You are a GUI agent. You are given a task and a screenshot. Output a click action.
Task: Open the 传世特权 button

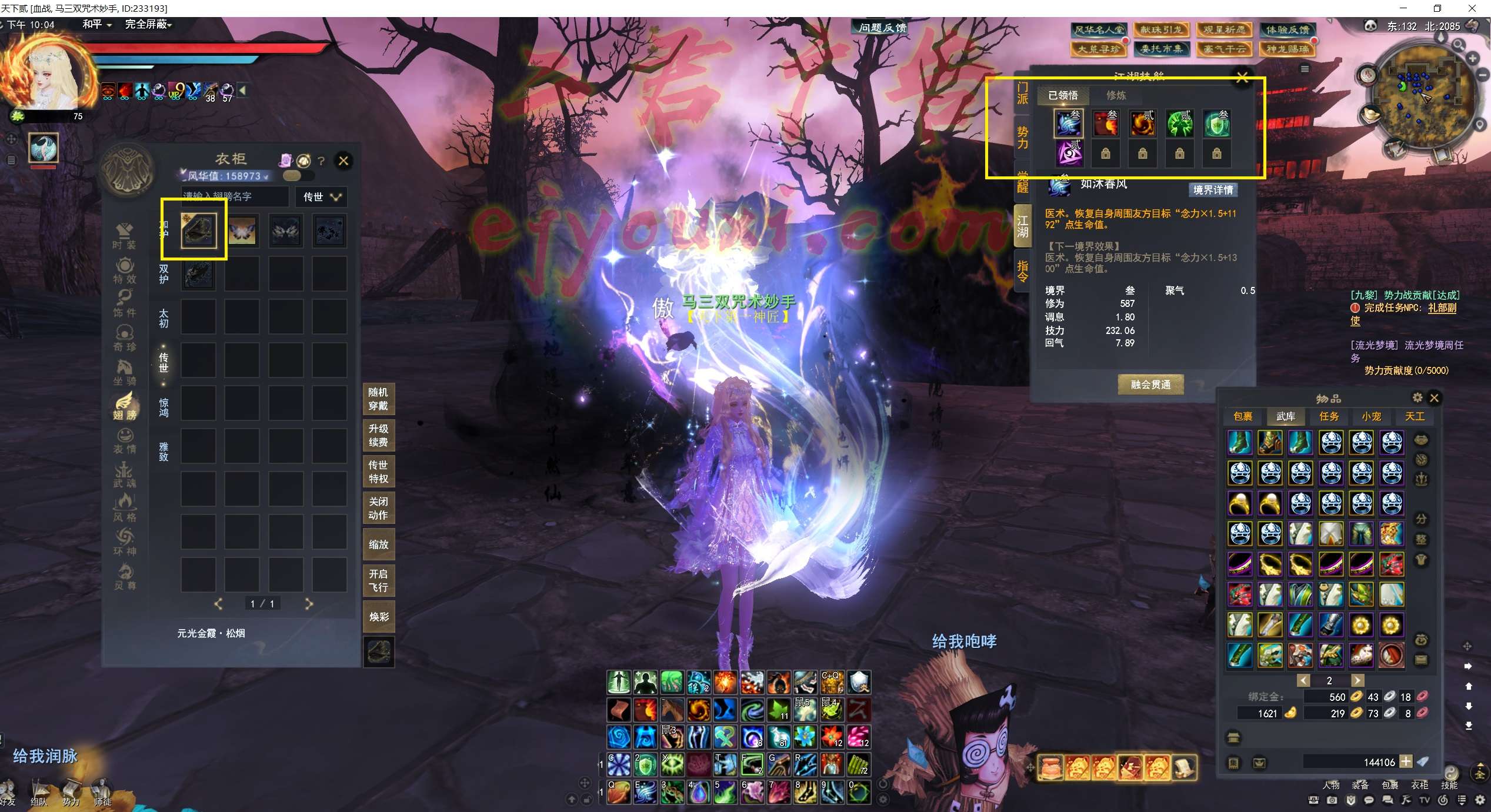378,472
